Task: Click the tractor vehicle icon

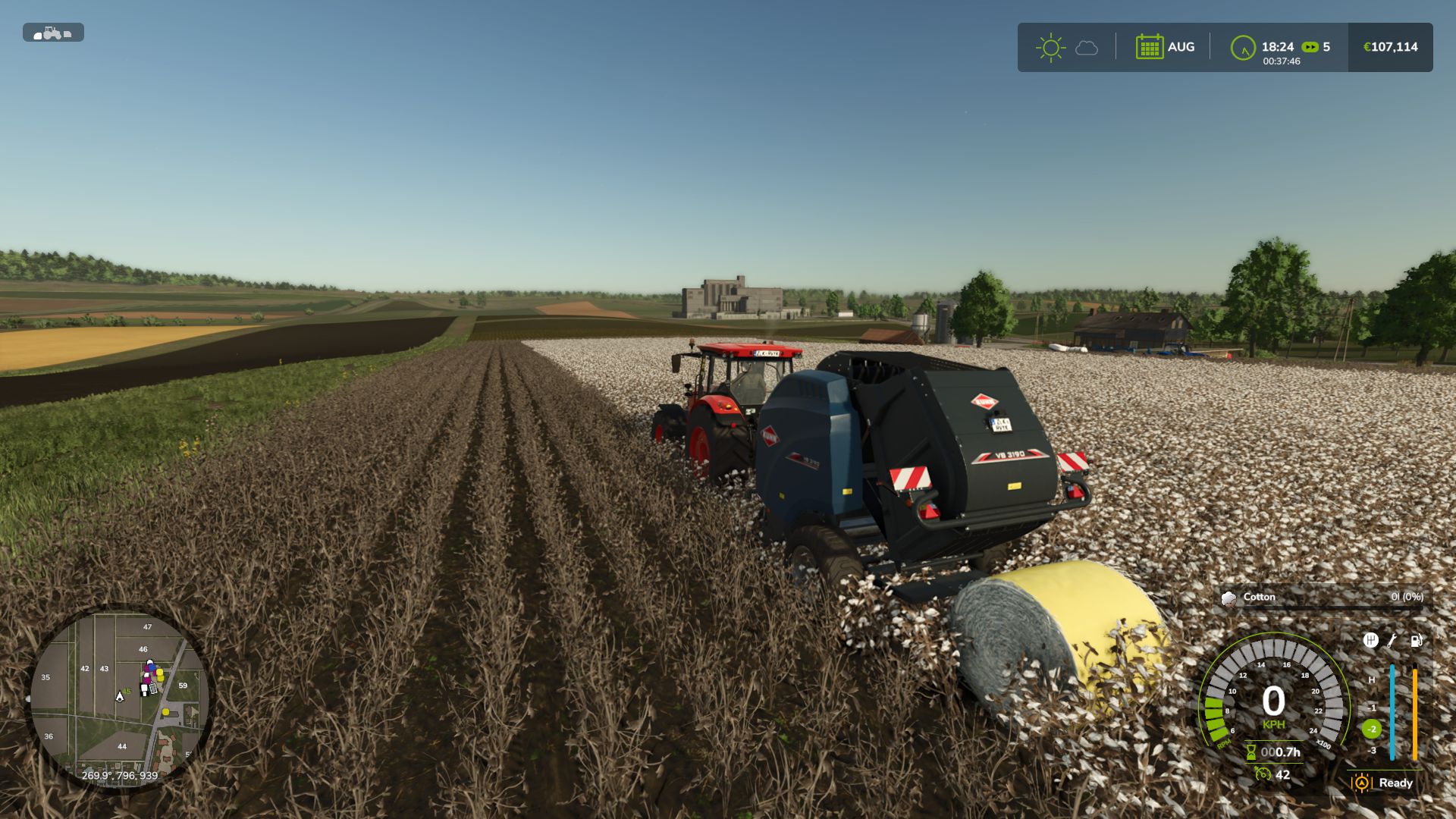Action: click(x=52, y=33)
